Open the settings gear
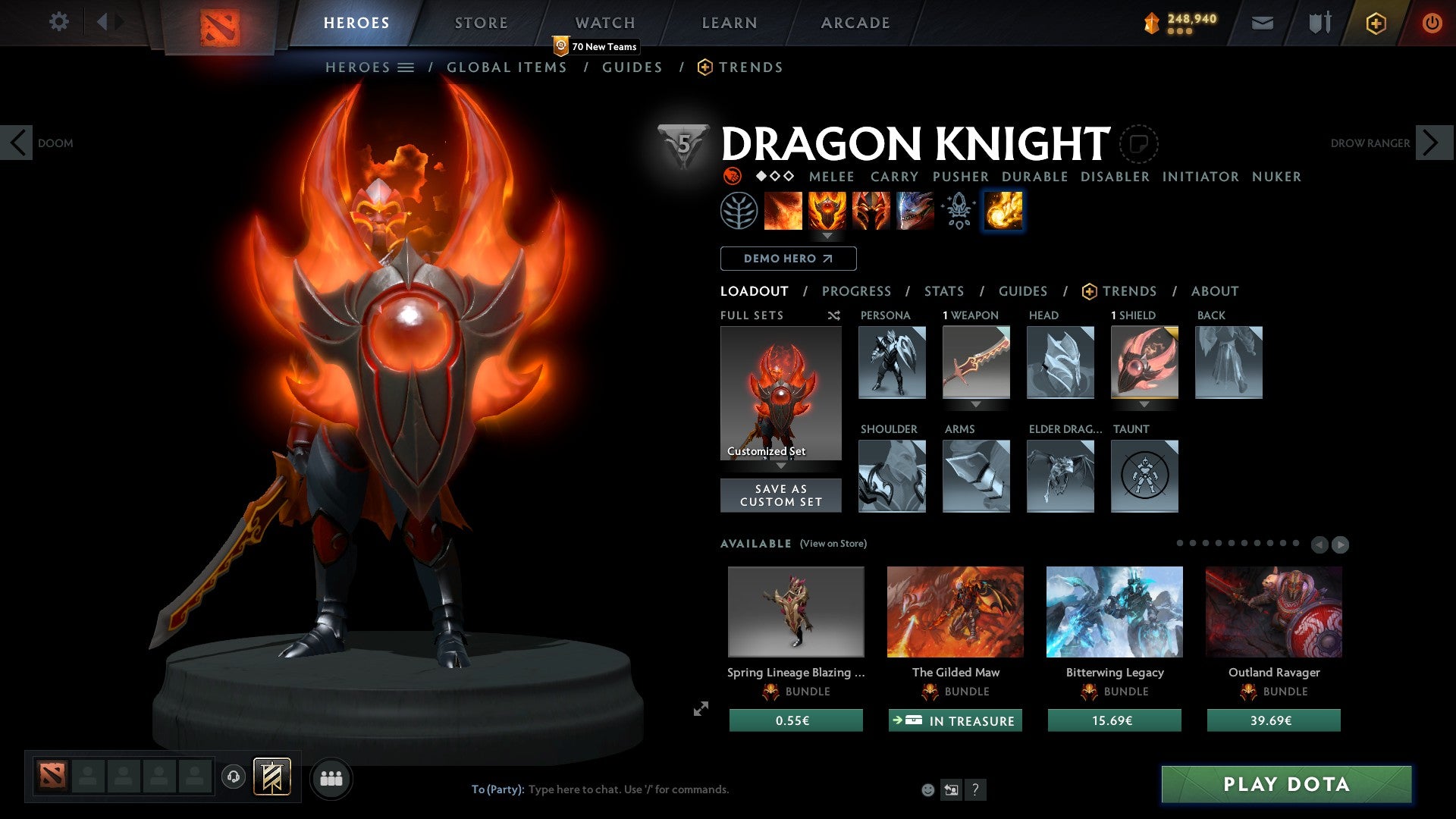 click(58, 22)
